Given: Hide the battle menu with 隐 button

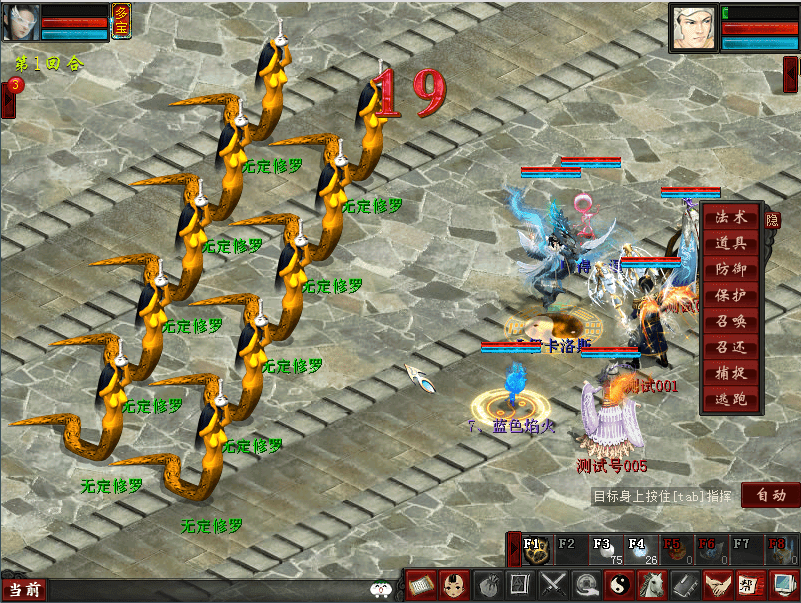Looking at the screenshot, I should (772, 219).
